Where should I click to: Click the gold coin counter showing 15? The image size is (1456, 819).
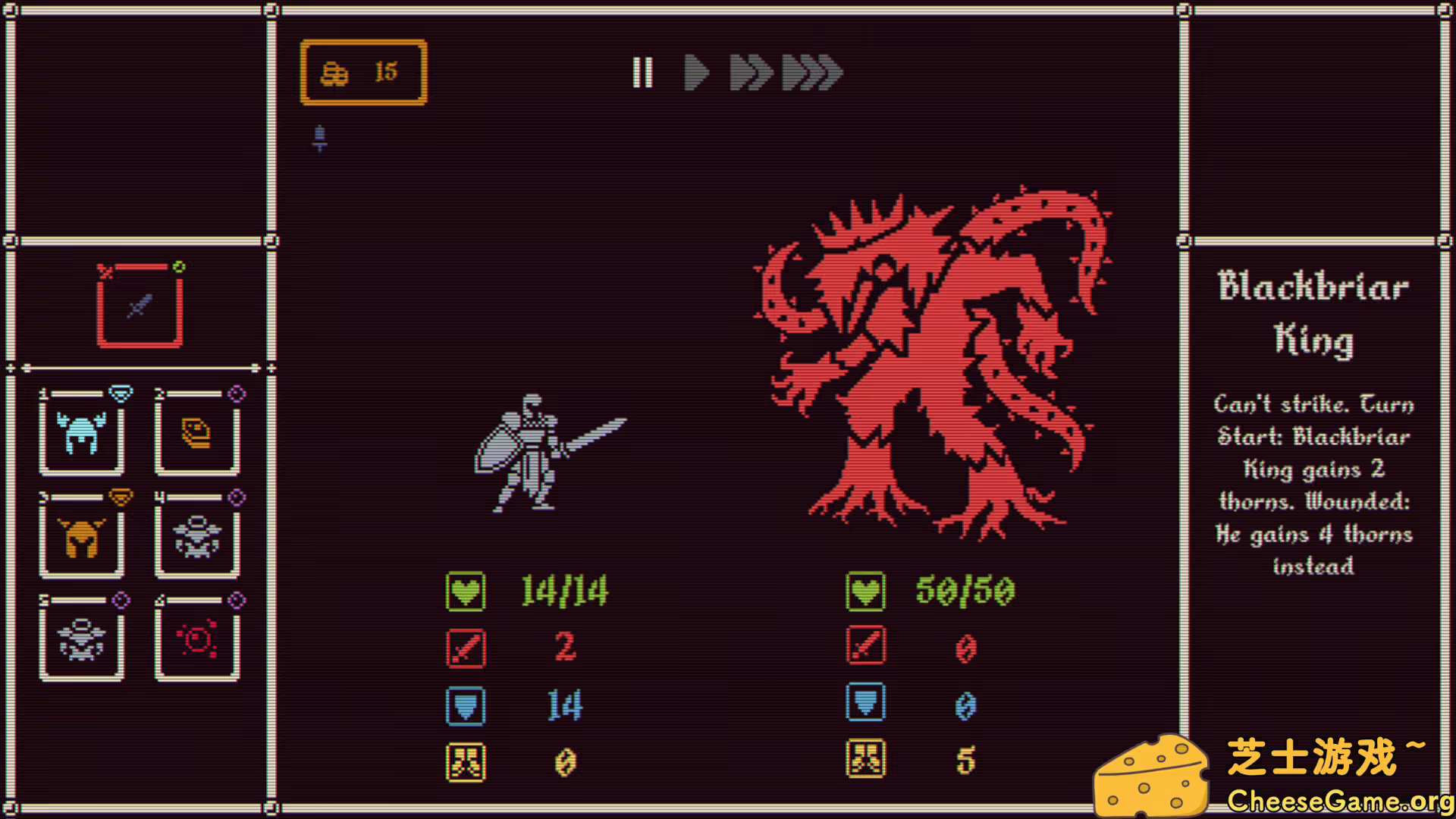(364, 71)
